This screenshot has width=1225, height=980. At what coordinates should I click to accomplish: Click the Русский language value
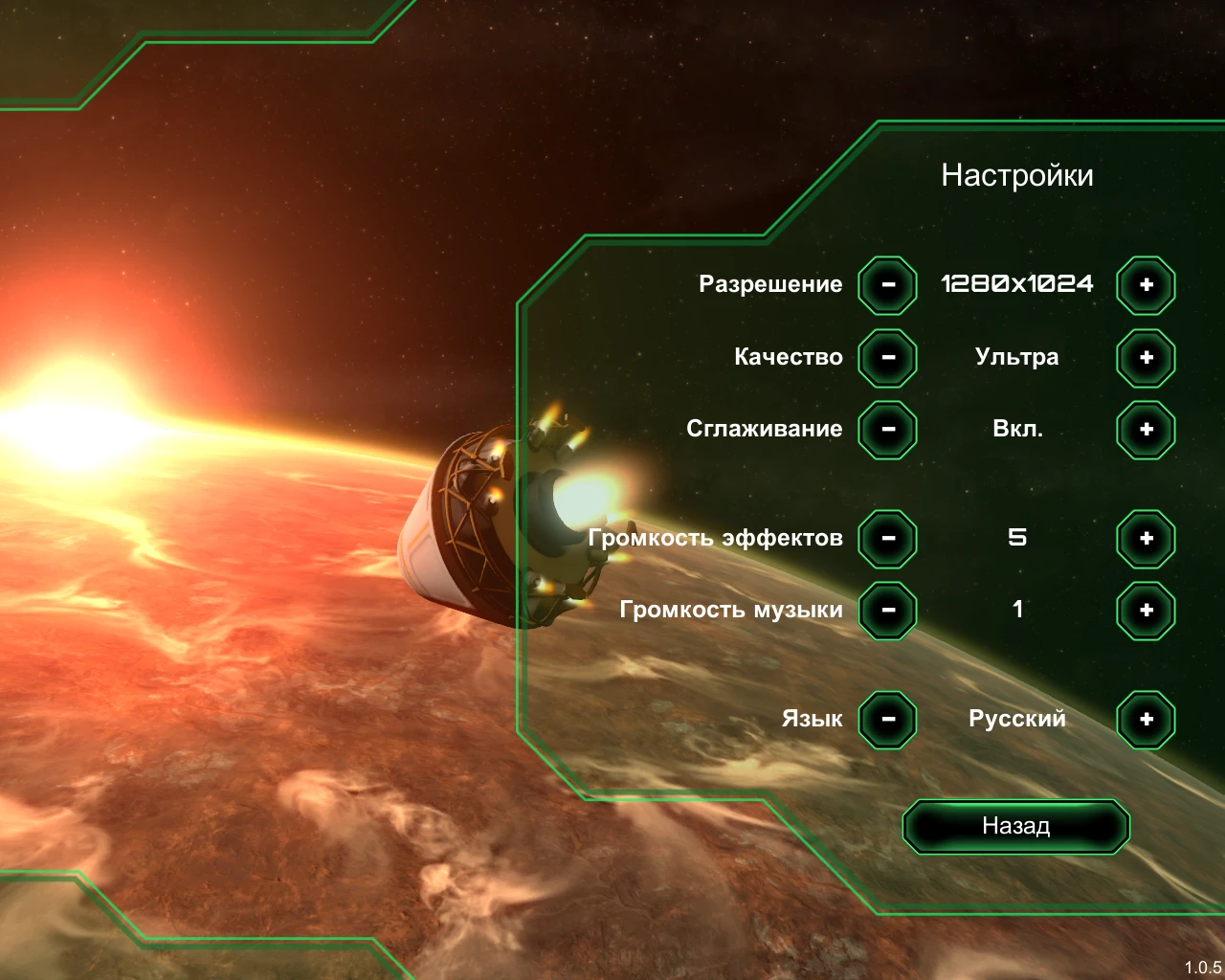[x=1017, y=718]
